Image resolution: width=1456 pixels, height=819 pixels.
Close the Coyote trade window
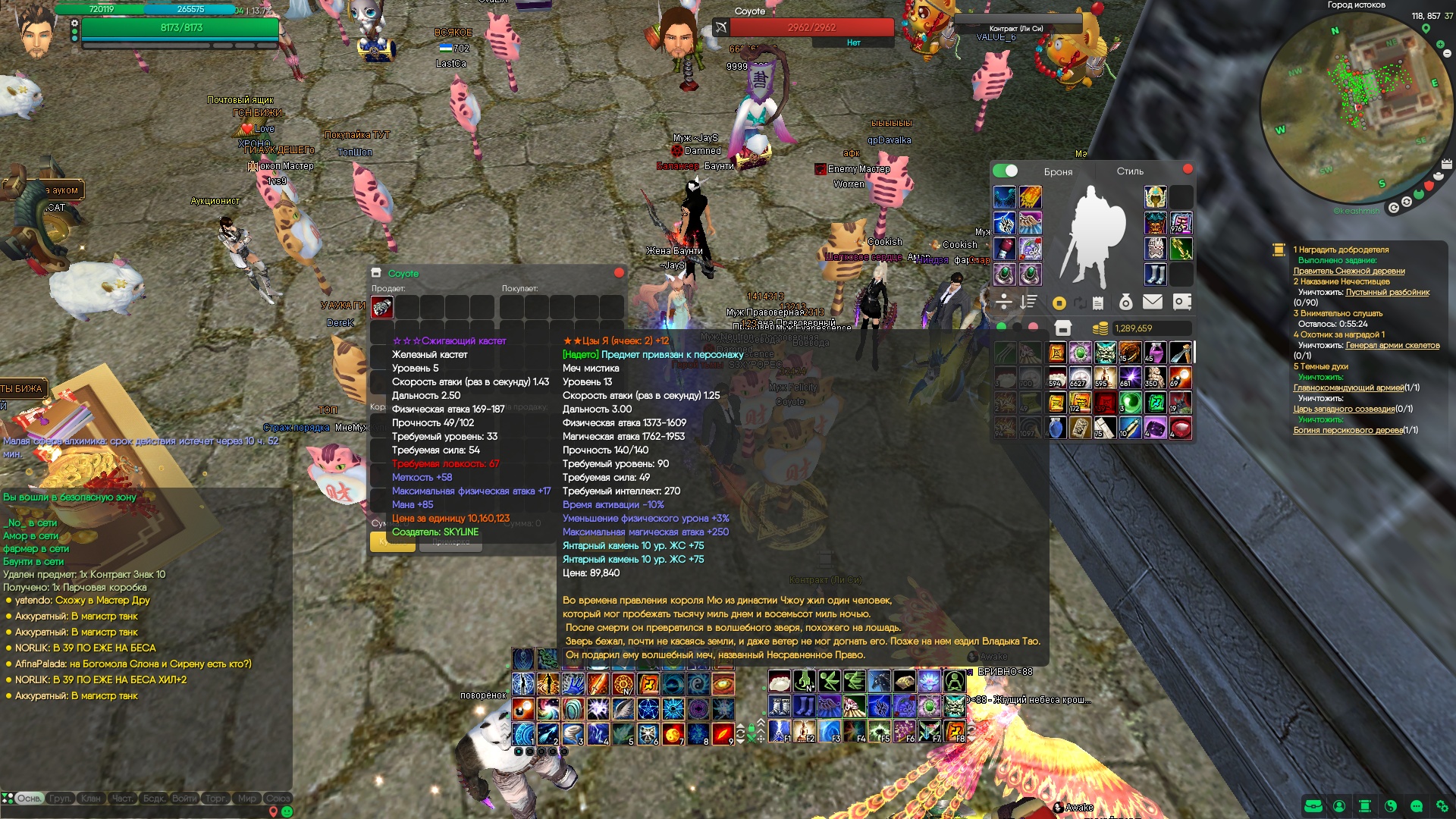click(x=619, y=273)
